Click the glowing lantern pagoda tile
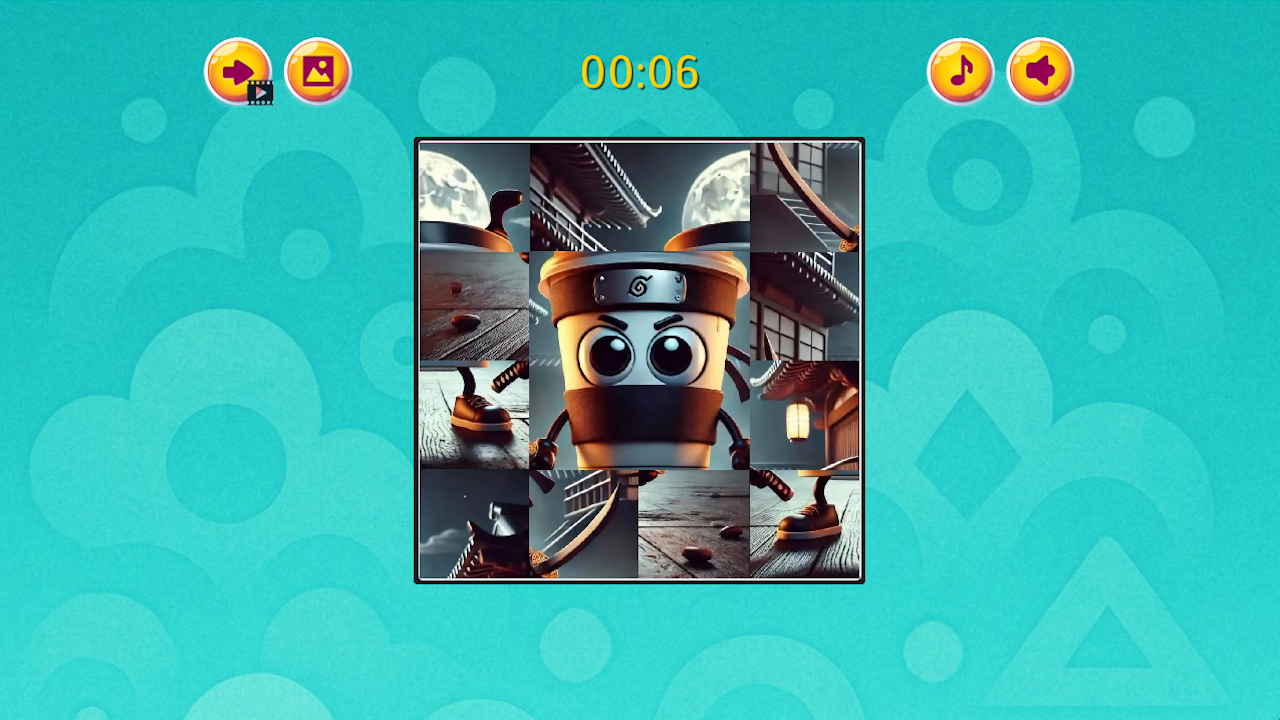Image resolution: width=1280 pixels, height=720 pixels. [x=805, y=413]
